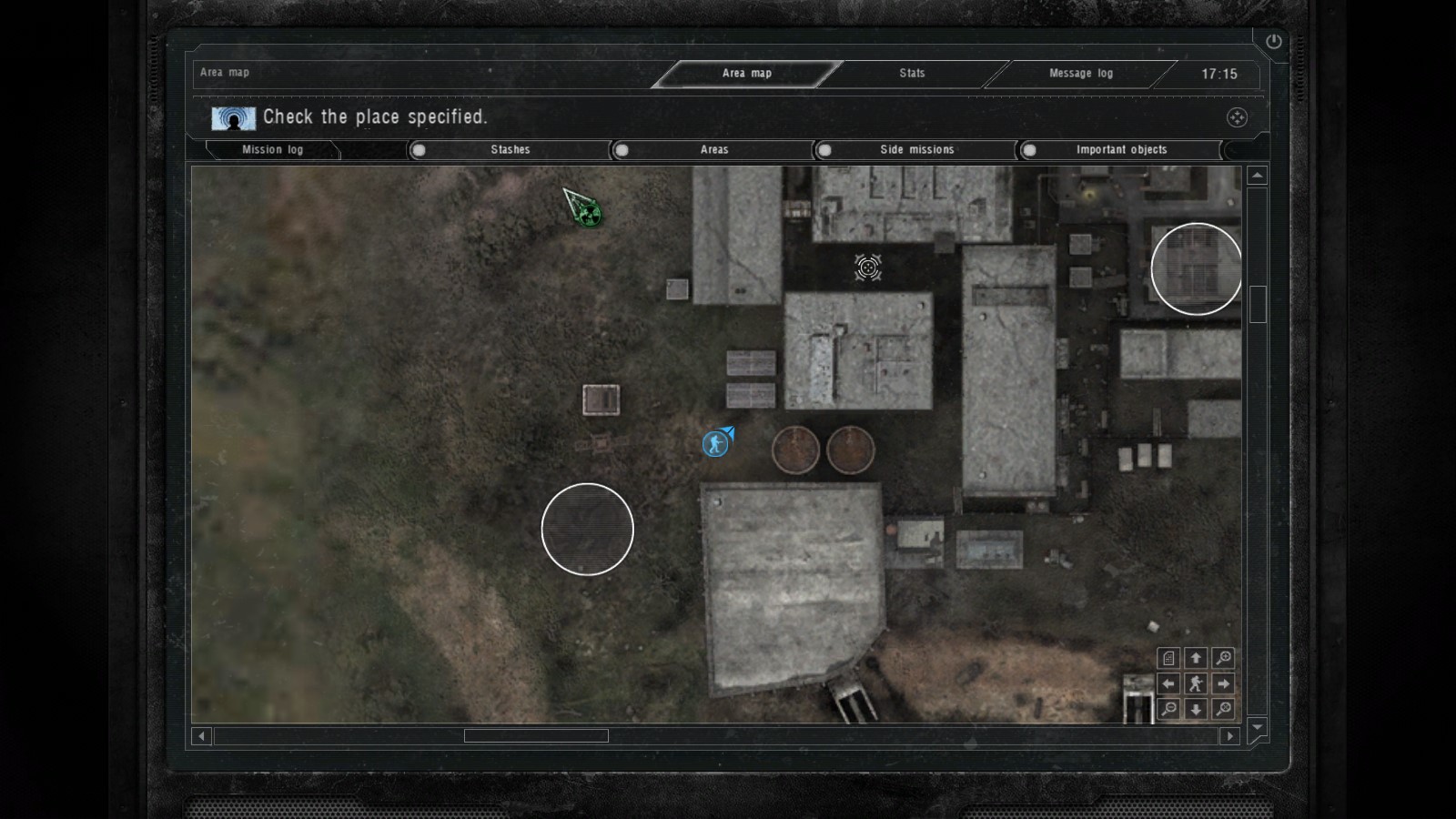Pan the map left with arrow button
The image size is (1456, 819).
1169,683
